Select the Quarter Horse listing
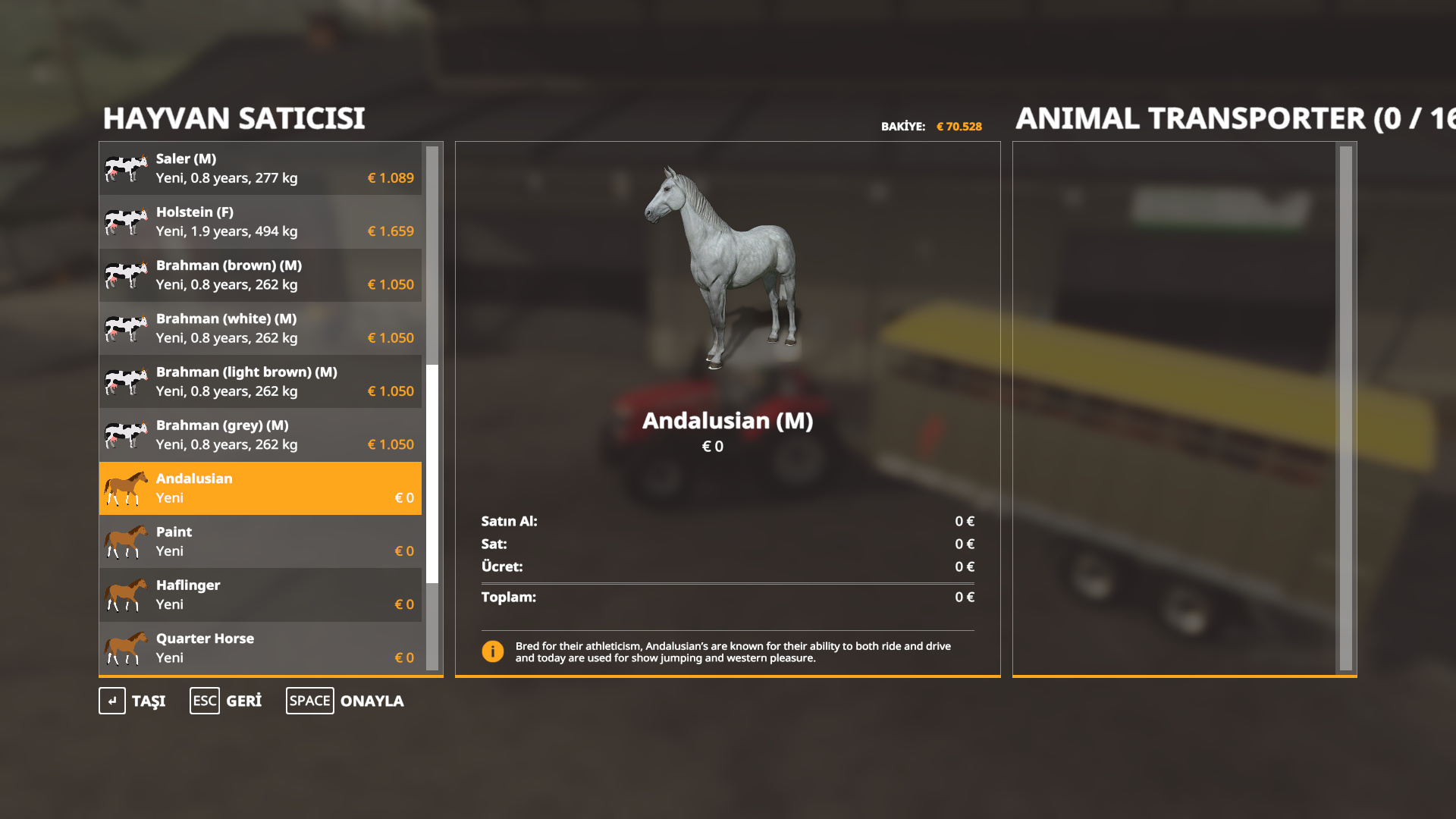1456x819 pixels. pos(260,648)
